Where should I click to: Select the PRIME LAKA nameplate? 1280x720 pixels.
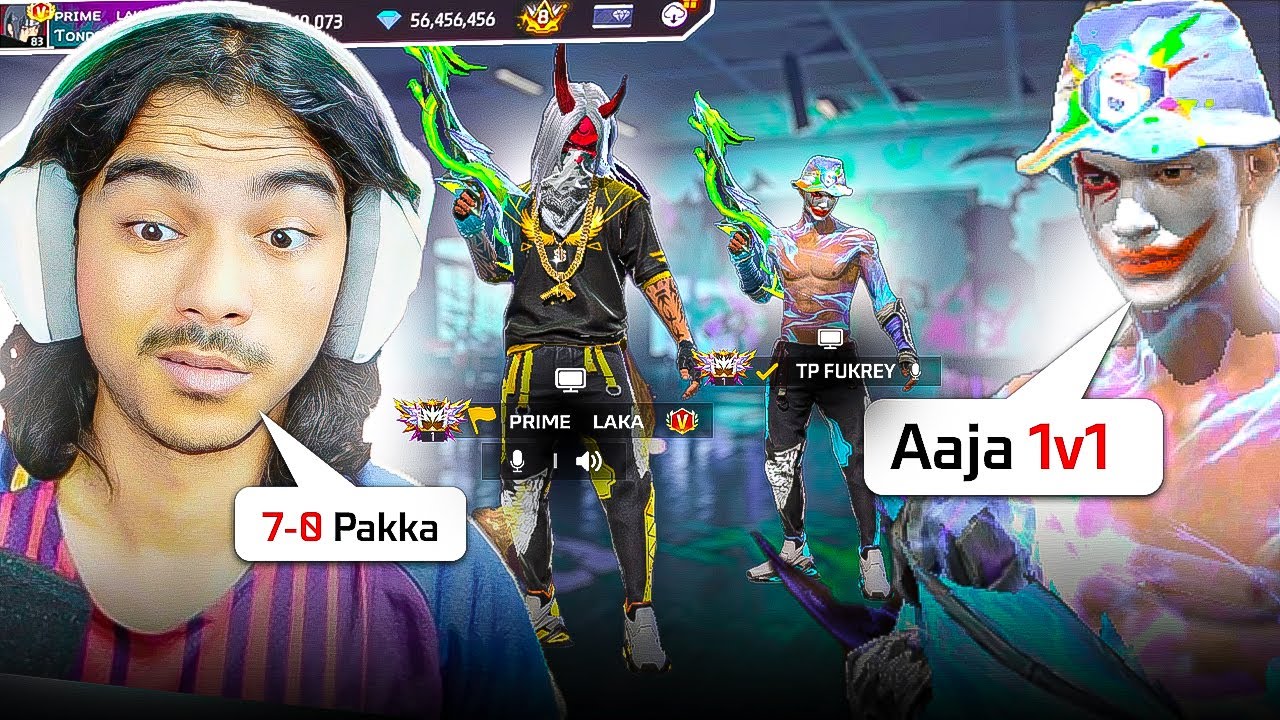coord(577,421)
